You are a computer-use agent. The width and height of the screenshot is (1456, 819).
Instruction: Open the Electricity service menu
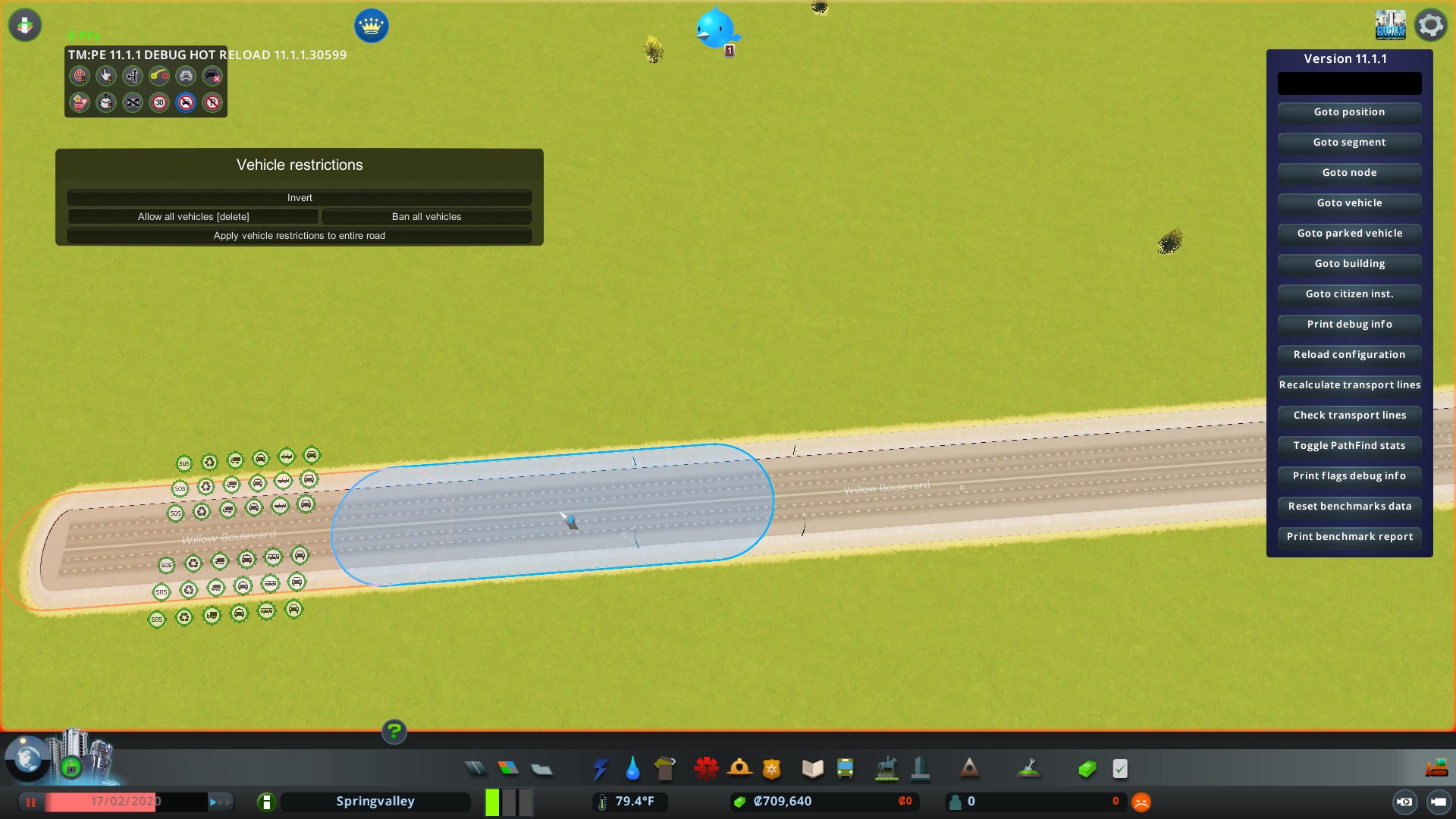(600, 768)
